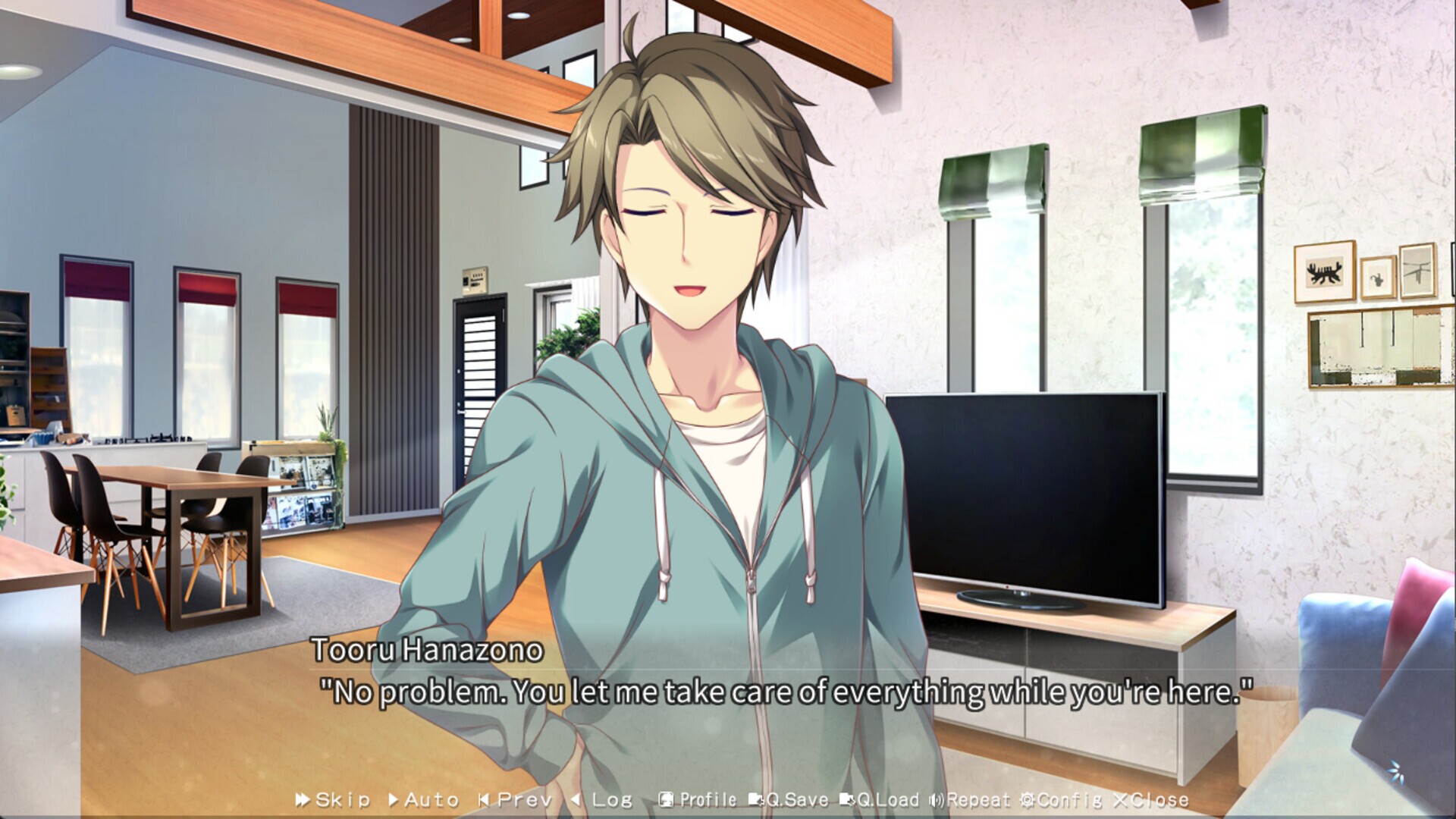This screenshot has height=819, width=1456.
Task: Open the backlog with the Log arrow icon
Action: point(577,799)
